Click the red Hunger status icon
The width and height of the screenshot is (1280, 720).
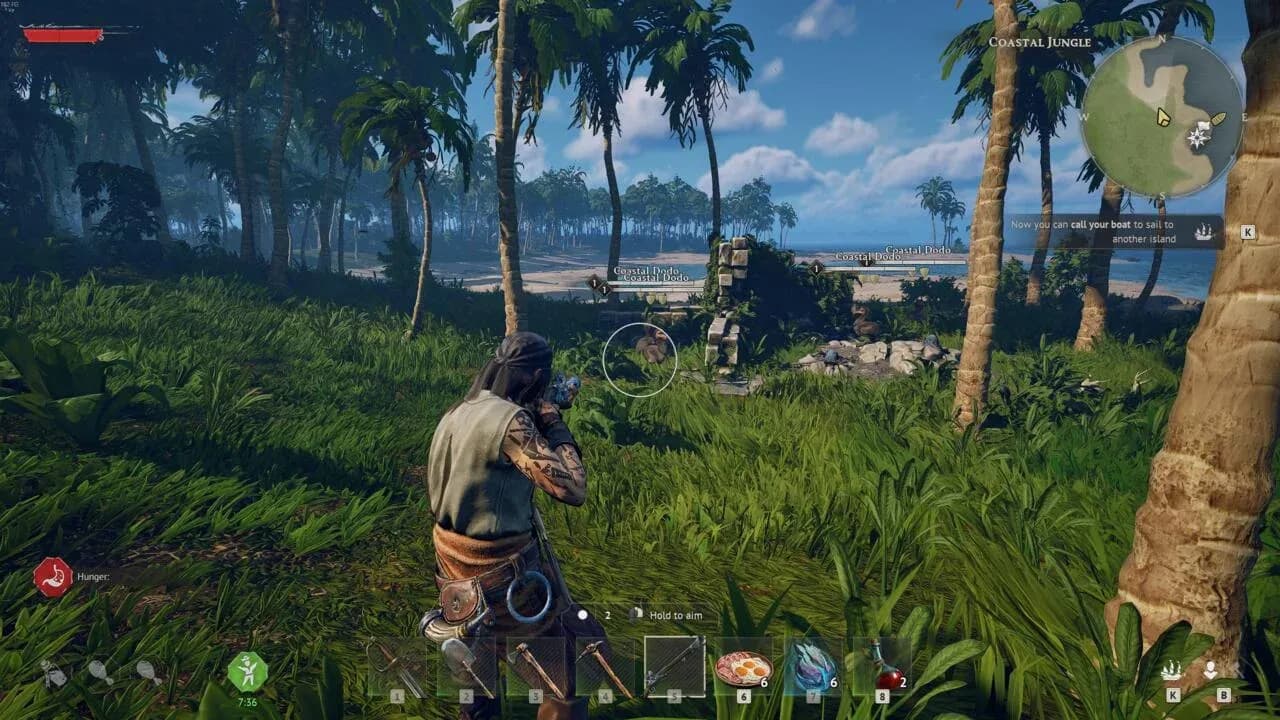click(52, 577)
